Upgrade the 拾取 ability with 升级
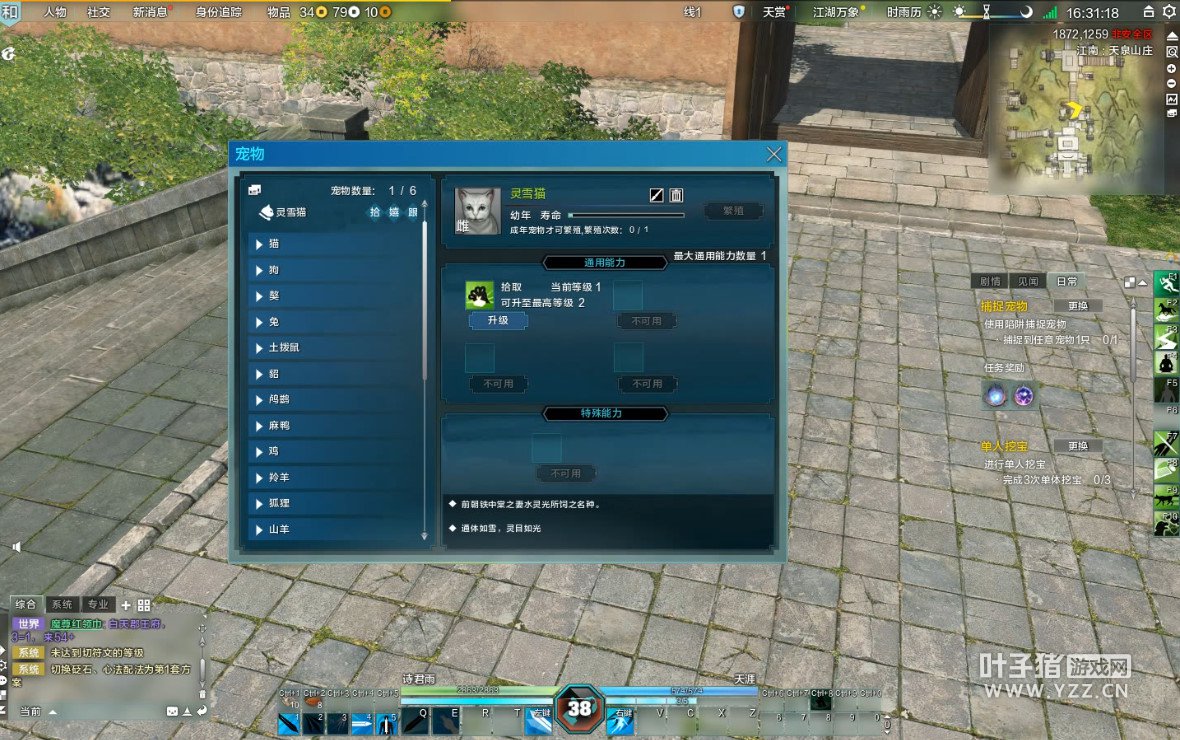 tap(498, 321)
